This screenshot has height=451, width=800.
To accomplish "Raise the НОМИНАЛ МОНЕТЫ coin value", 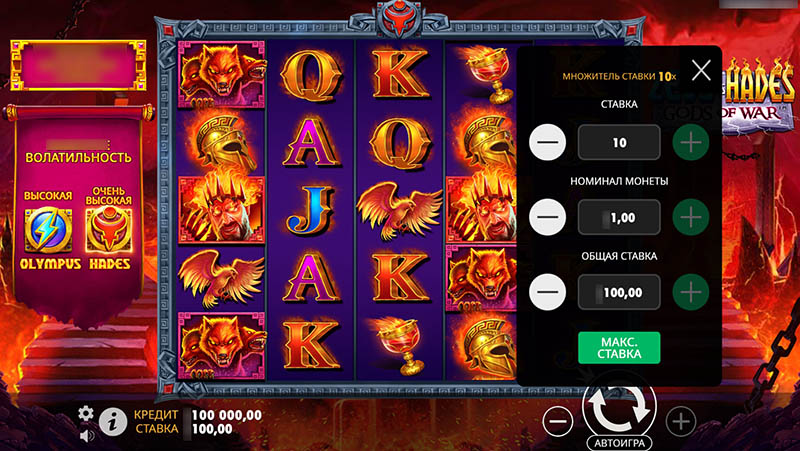I will click(x=690, y=216).
